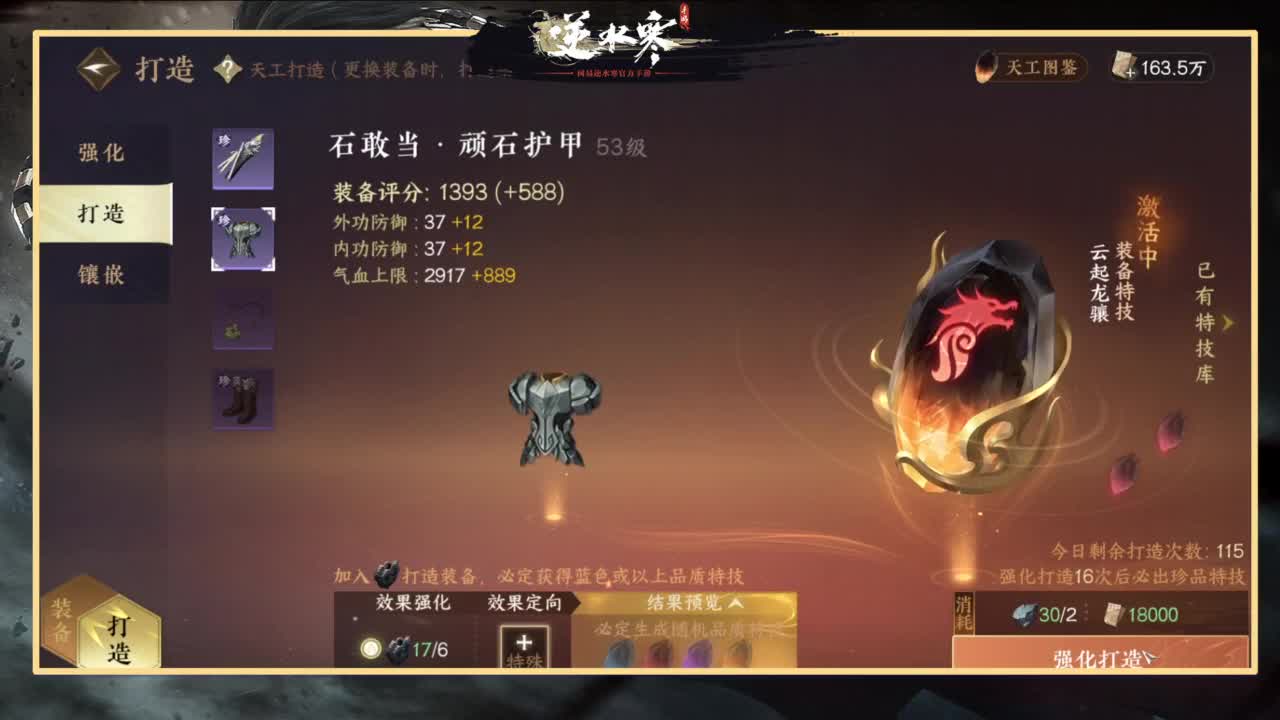Viewport: 1280px width, 720px height.
Task: Select the weapon thumbnail marked 珍
Action: point(240,157)
